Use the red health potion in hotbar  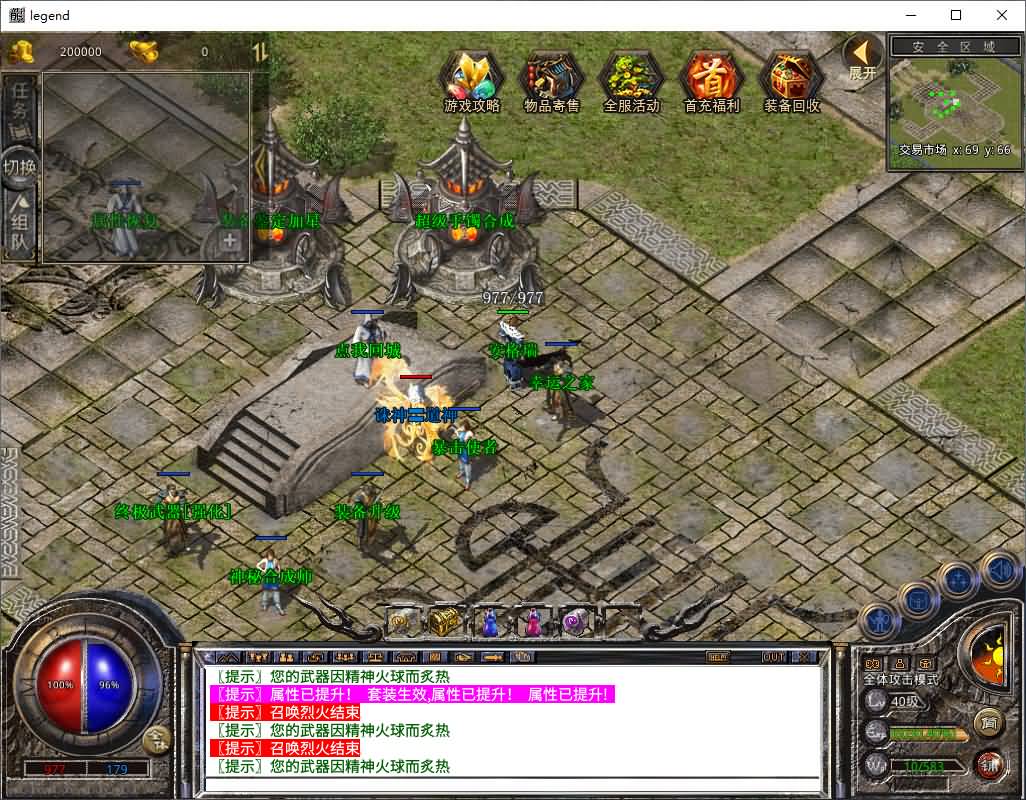[x=533, y=622]
